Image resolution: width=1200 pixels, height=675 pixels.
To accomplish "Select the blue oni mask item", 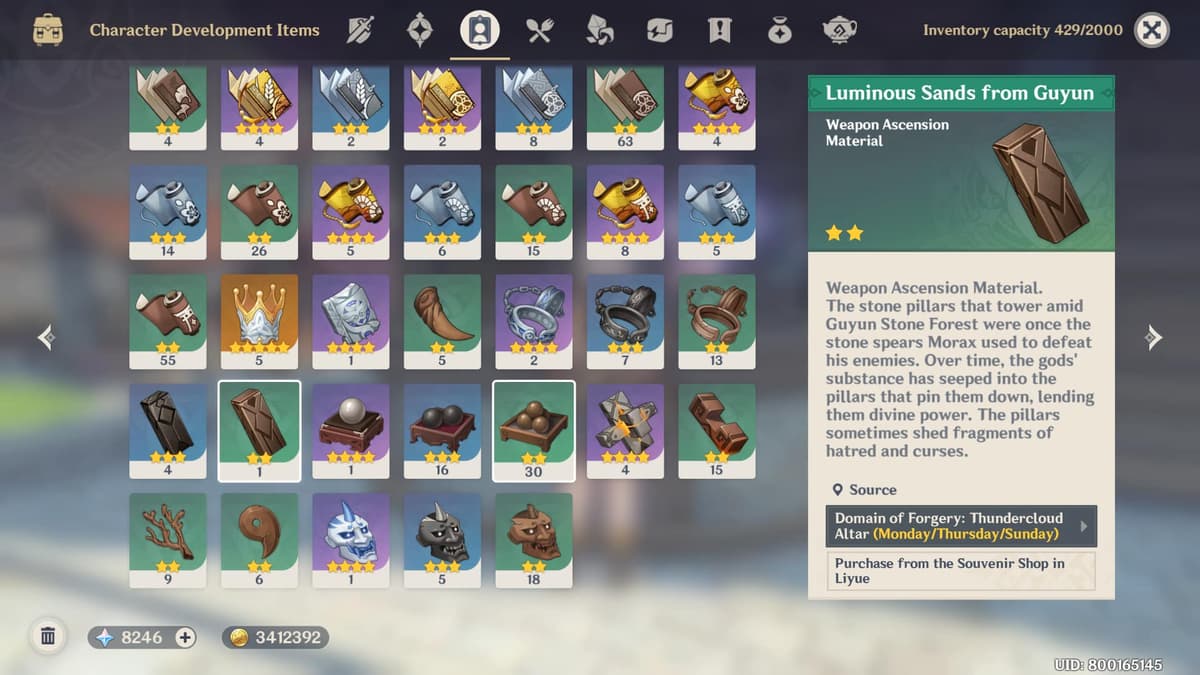I will coord(350,538).
